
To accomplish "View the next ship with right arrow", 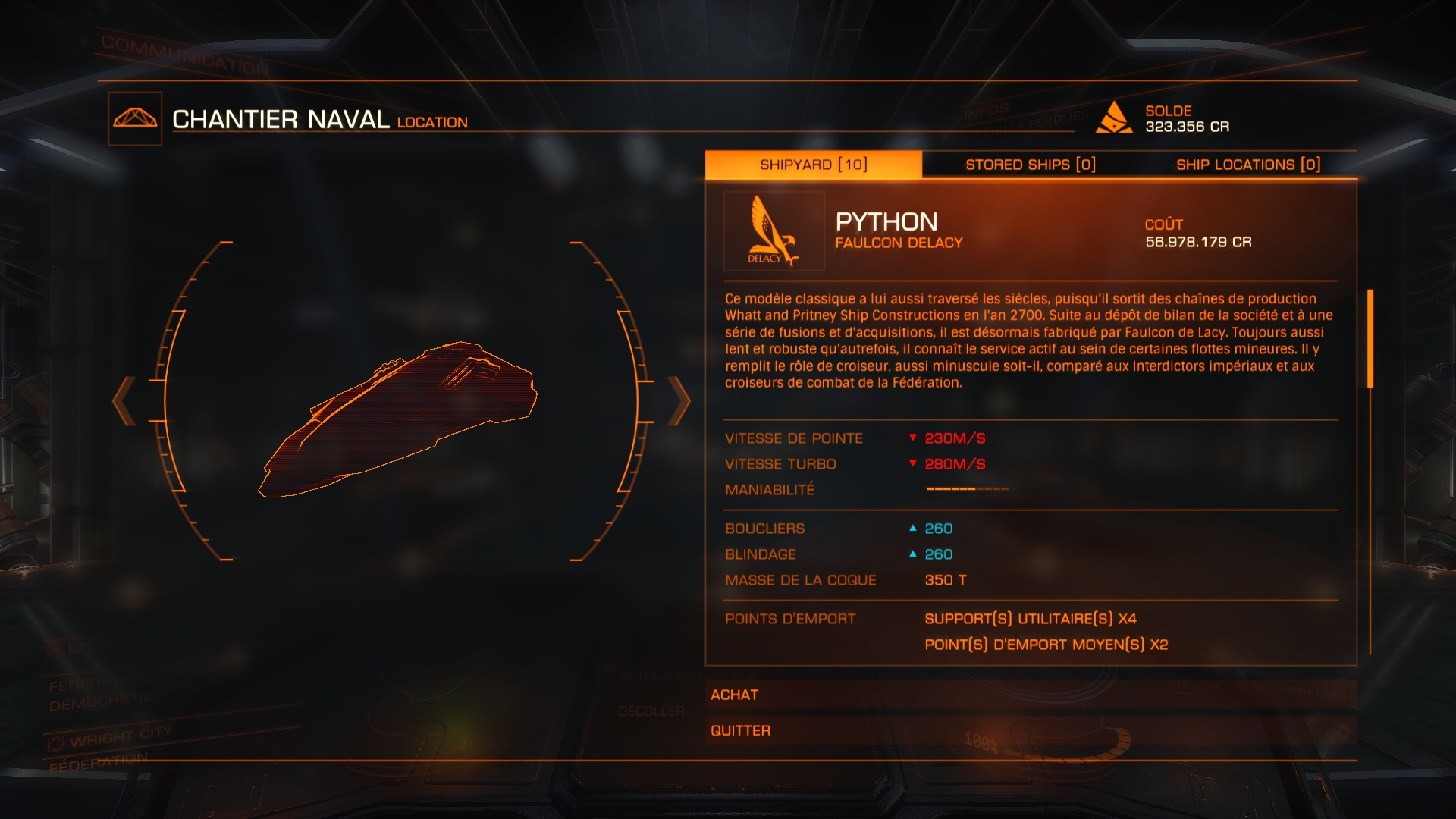I will [x=679, y=400].
